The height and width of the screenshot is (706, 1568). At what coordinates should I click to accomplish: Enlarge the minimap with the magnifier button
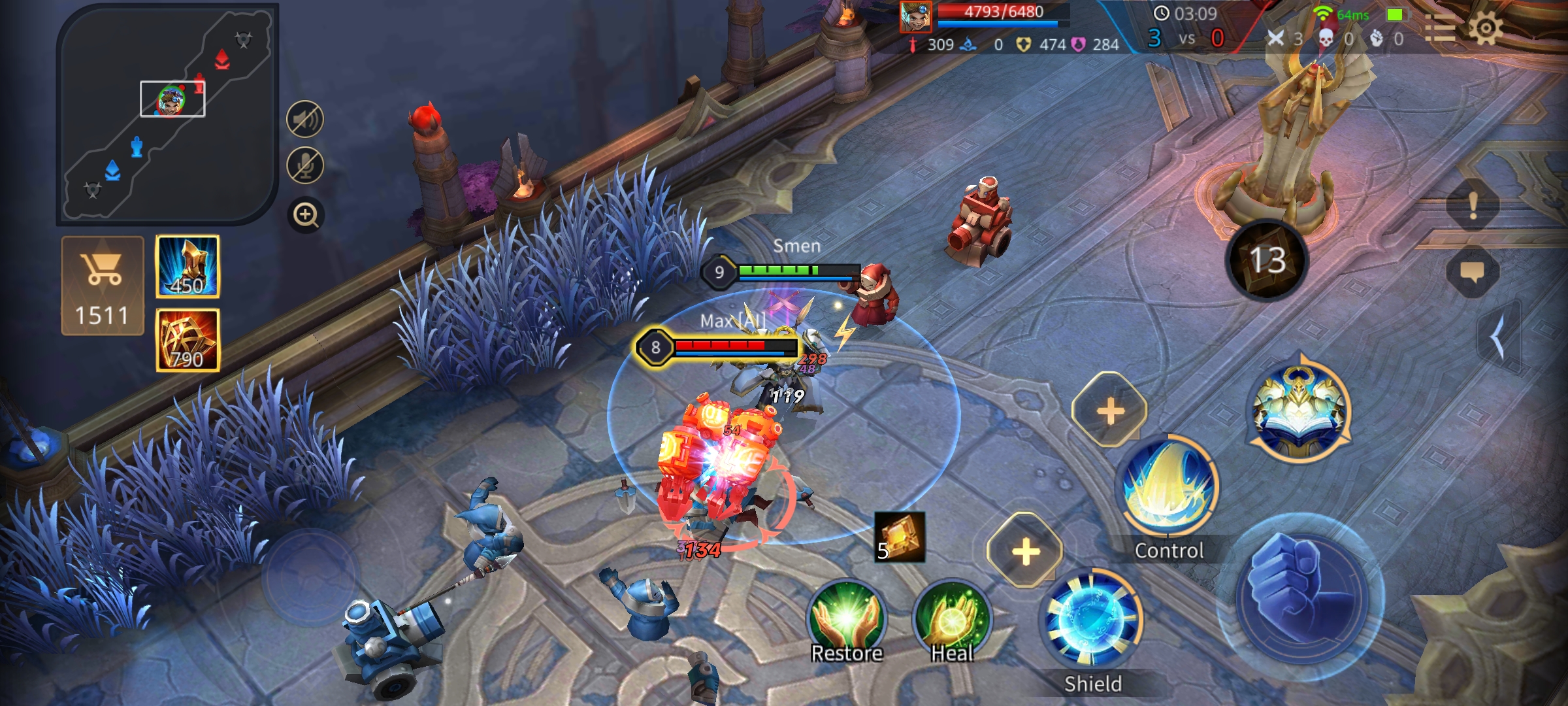(305, 214)
